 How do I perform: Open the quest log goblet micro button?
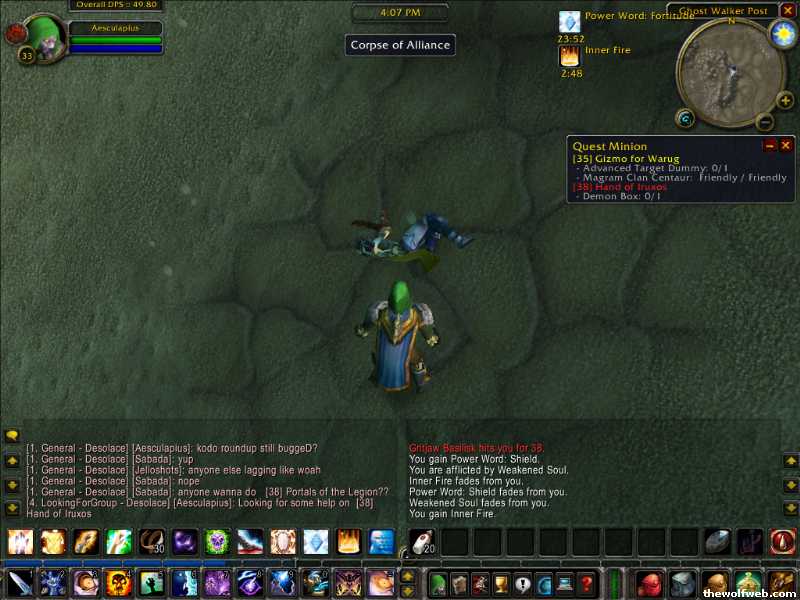(501, 583)
